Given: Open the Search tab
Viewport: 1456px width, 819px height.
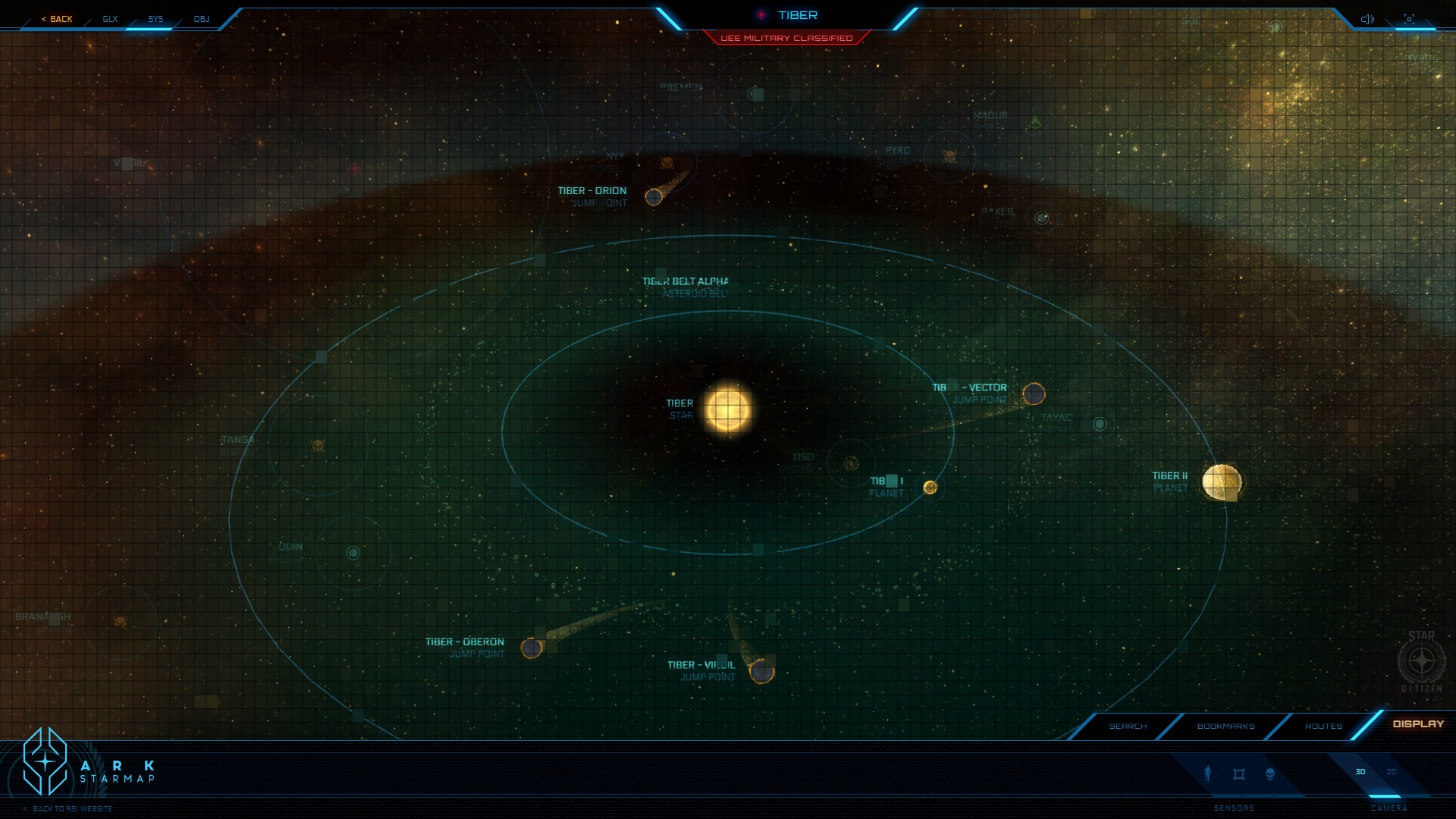Looking at the screenshot, I should 1128,726.
